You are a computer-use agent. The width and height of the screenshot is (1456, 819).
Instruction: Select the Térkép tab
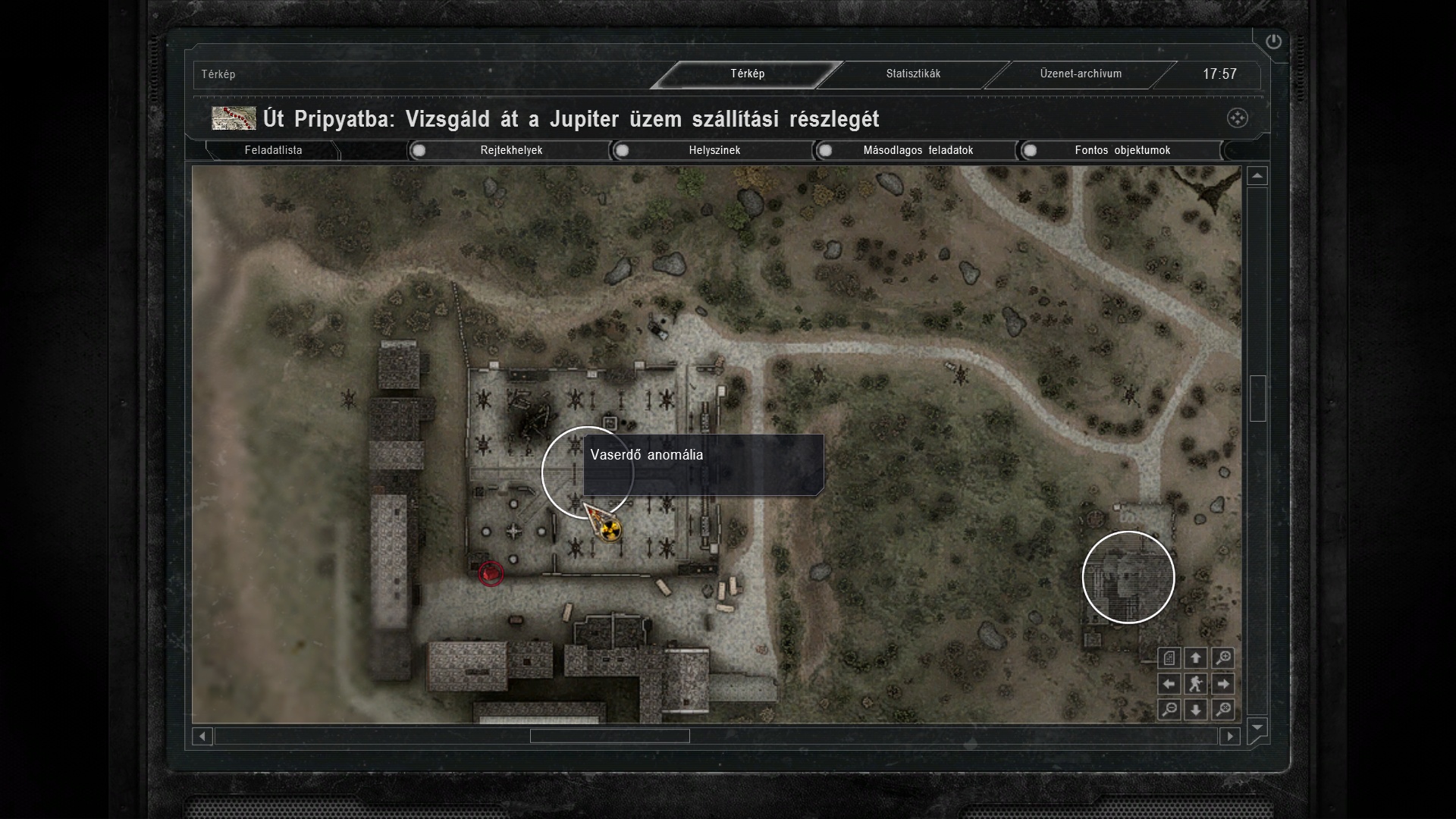747,74
